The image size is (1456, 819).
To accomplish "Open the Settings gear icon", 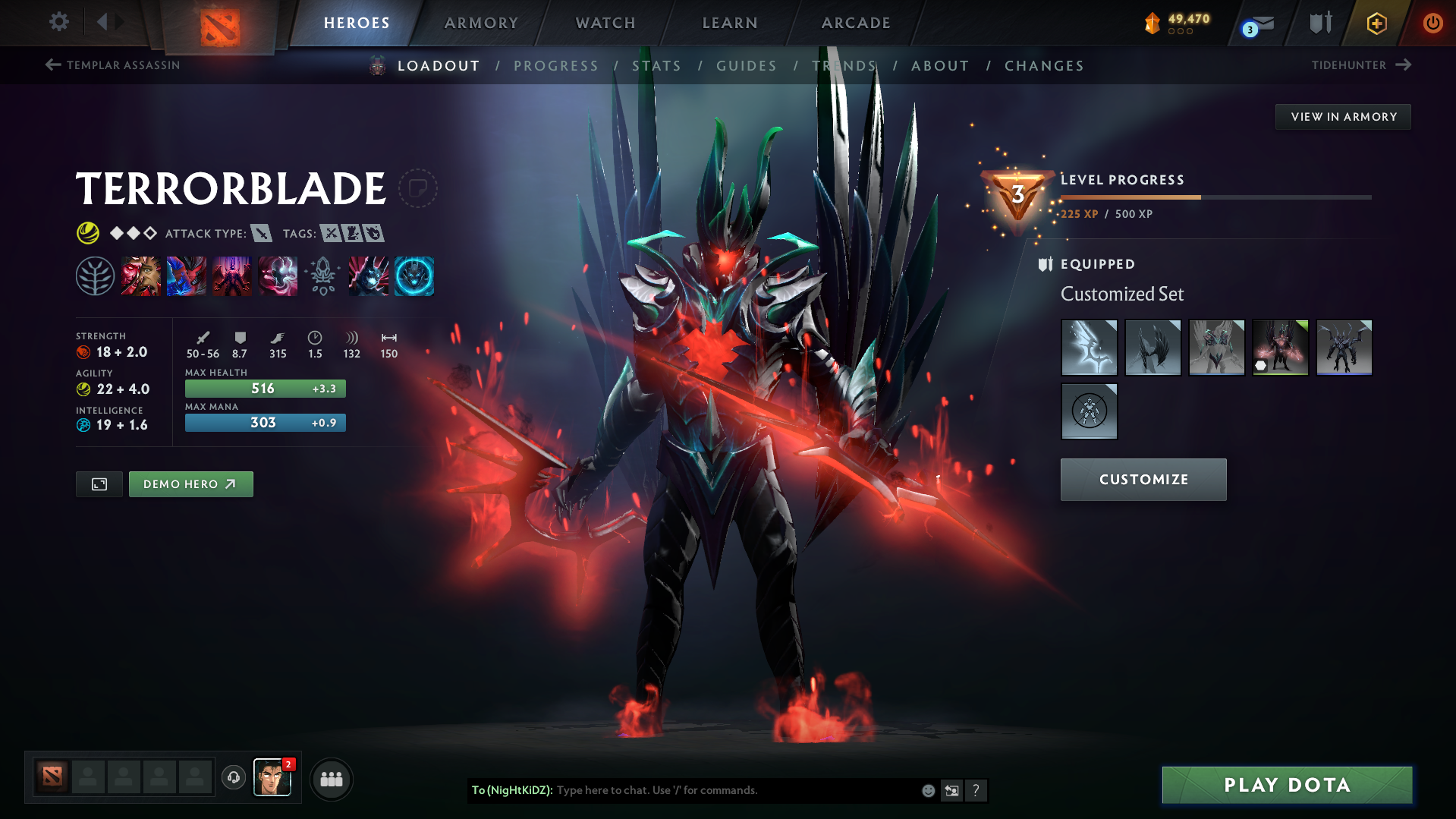I will [x=58, y=22].
